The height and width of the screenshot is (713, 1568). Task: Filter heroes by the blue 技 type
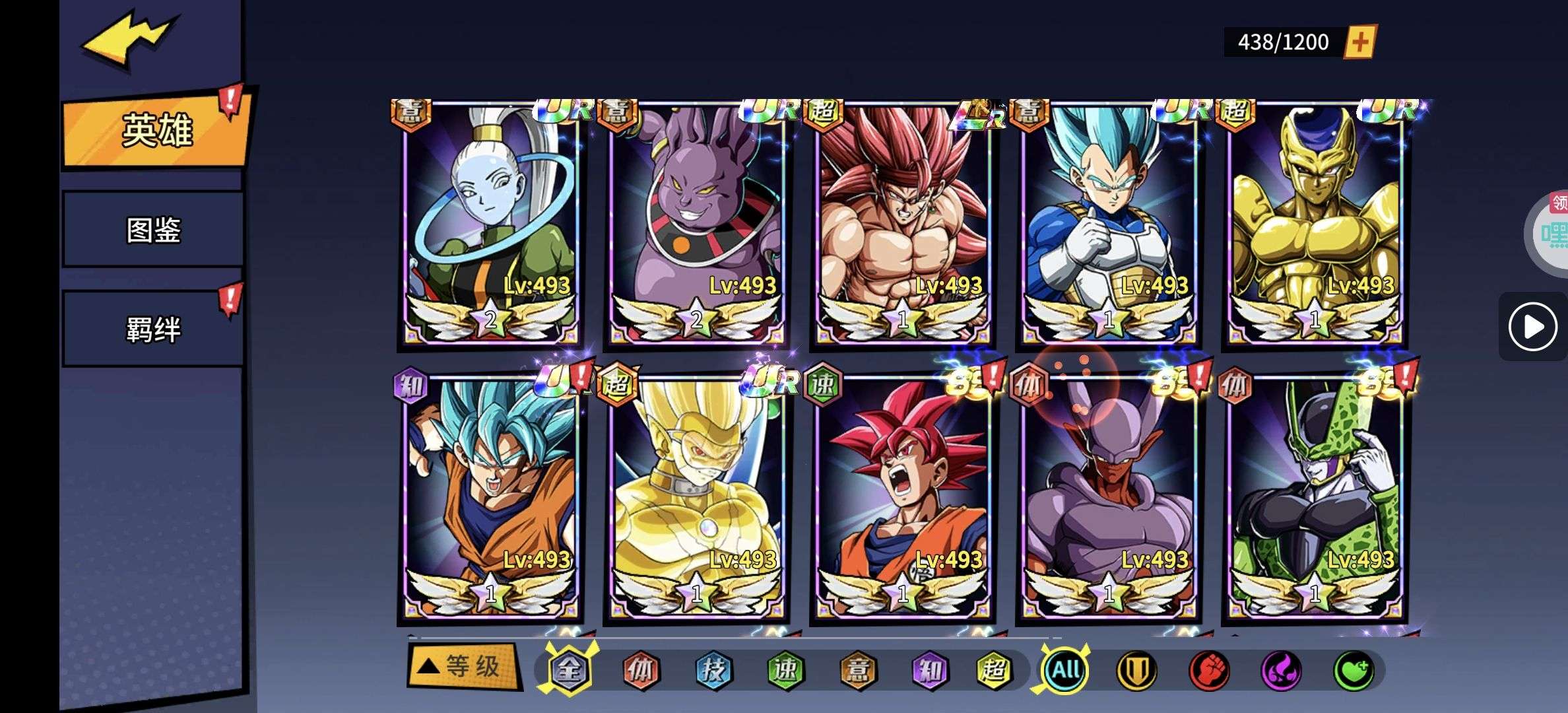tap(714, 671)
